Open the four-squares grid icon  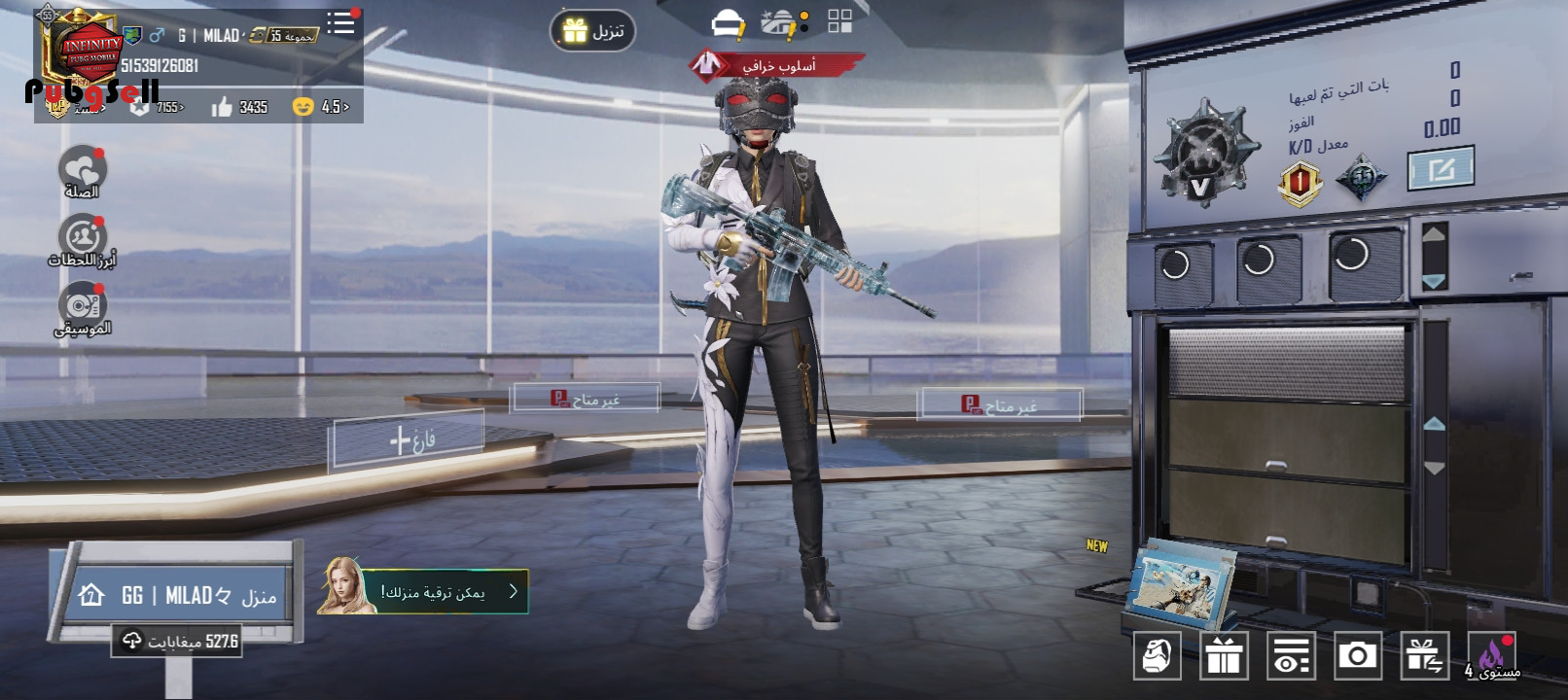(839, 21)
